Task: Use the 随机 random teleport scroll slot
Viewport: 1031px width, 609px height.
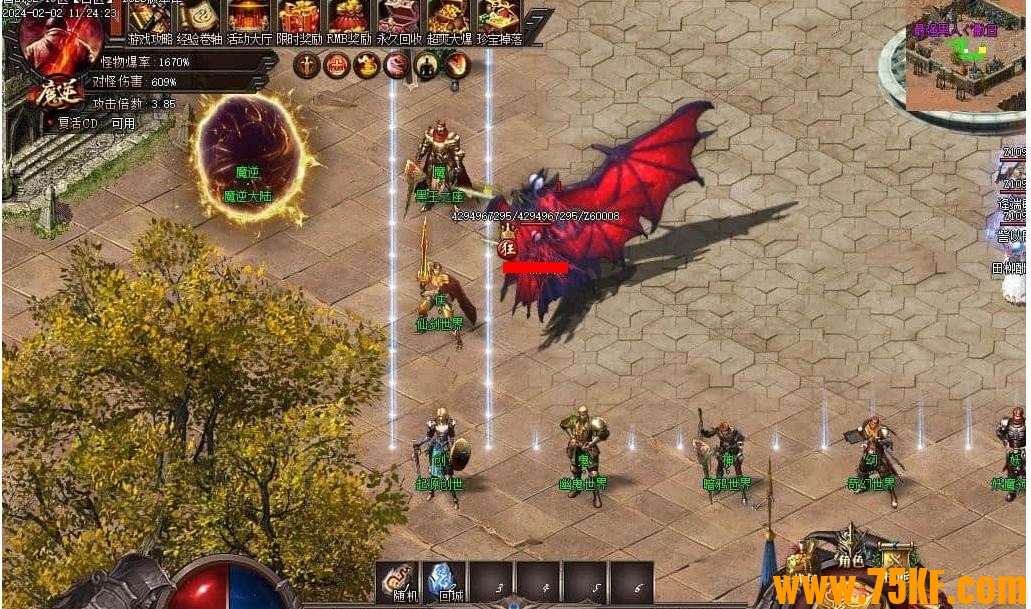Action: (396, 581)
